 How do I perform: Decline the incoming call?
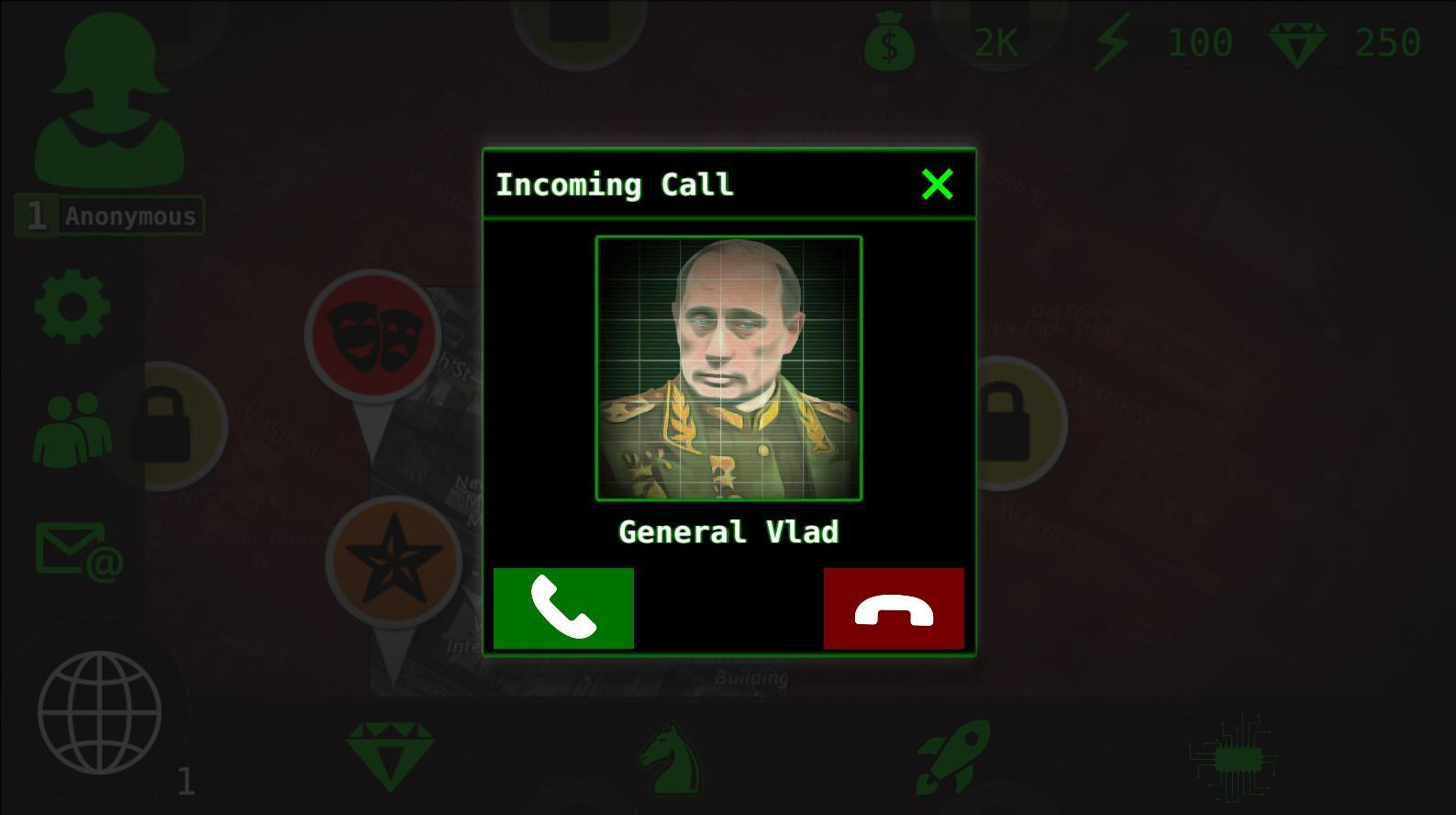[x=893, y=608]
